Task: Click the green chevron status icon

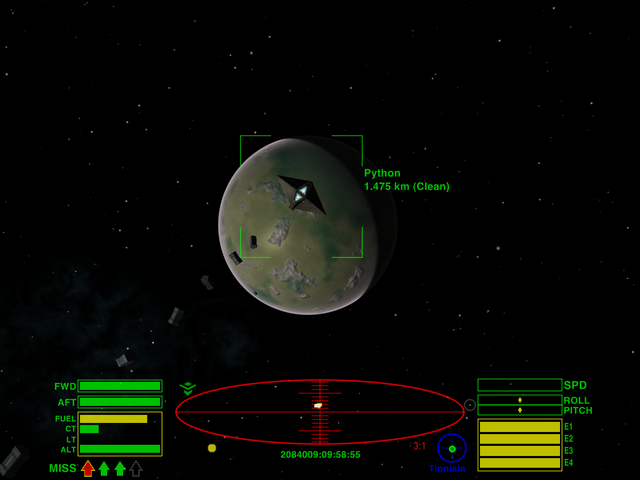Action: tap(187, 388)
